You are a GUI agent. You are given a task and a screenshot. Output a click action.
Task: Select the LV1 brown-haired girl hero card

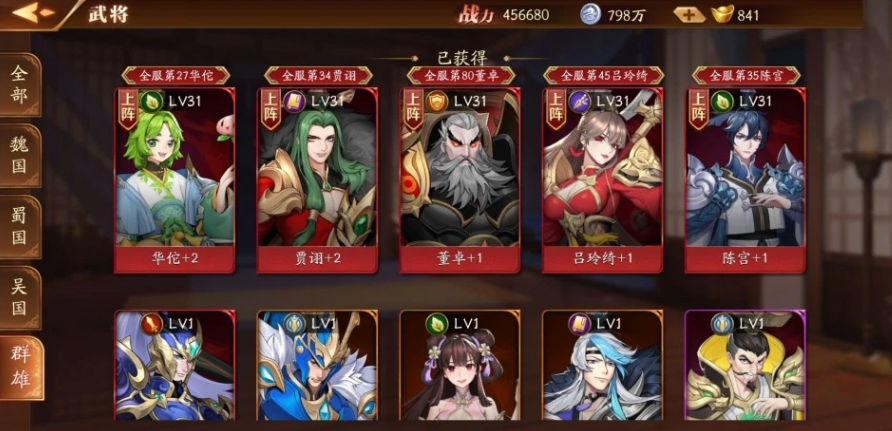click(460, 367)
